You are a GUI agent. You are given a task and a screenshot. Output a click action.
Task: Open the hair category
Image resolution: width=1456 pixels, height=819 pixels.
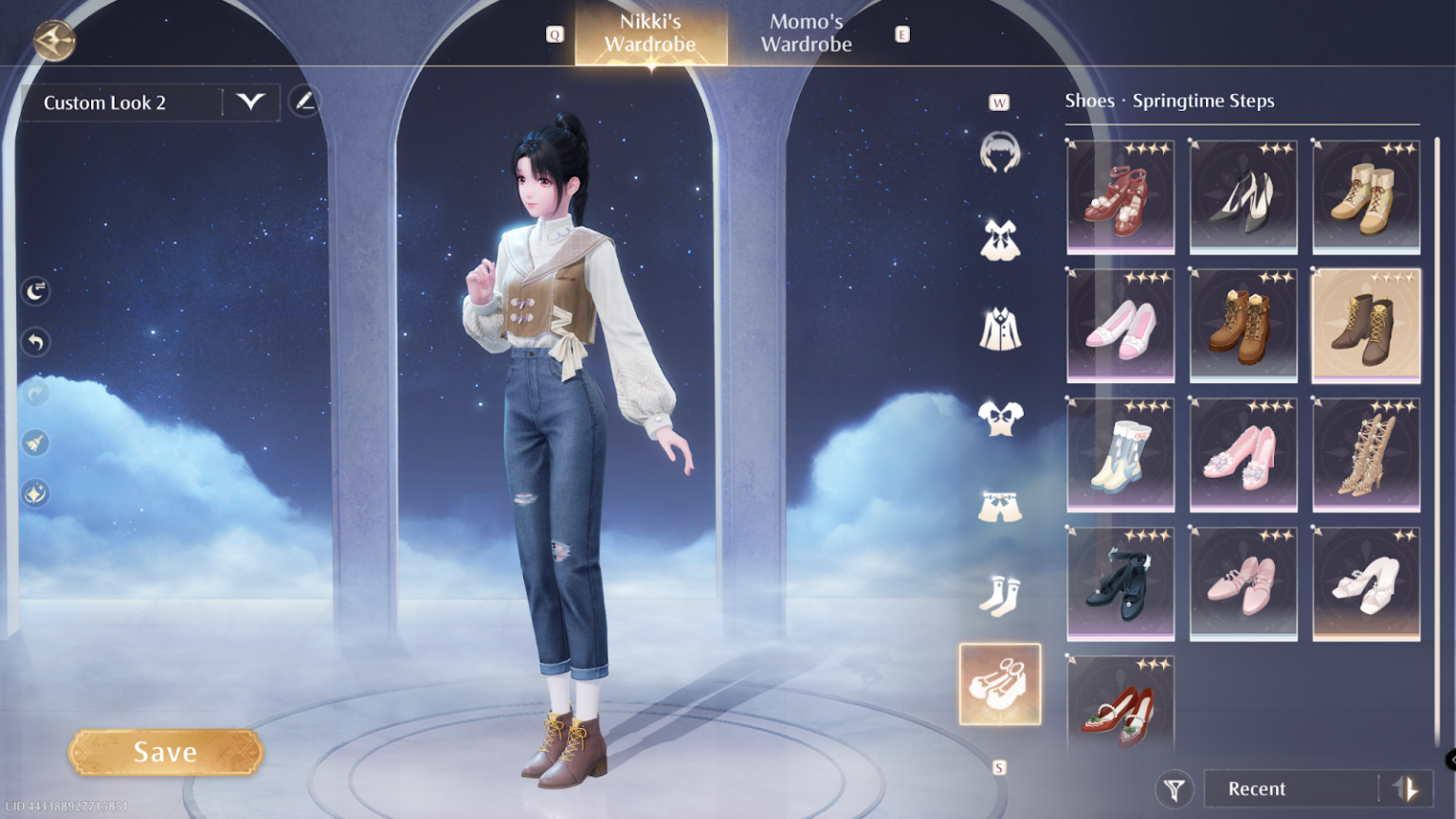coord(999,152)
